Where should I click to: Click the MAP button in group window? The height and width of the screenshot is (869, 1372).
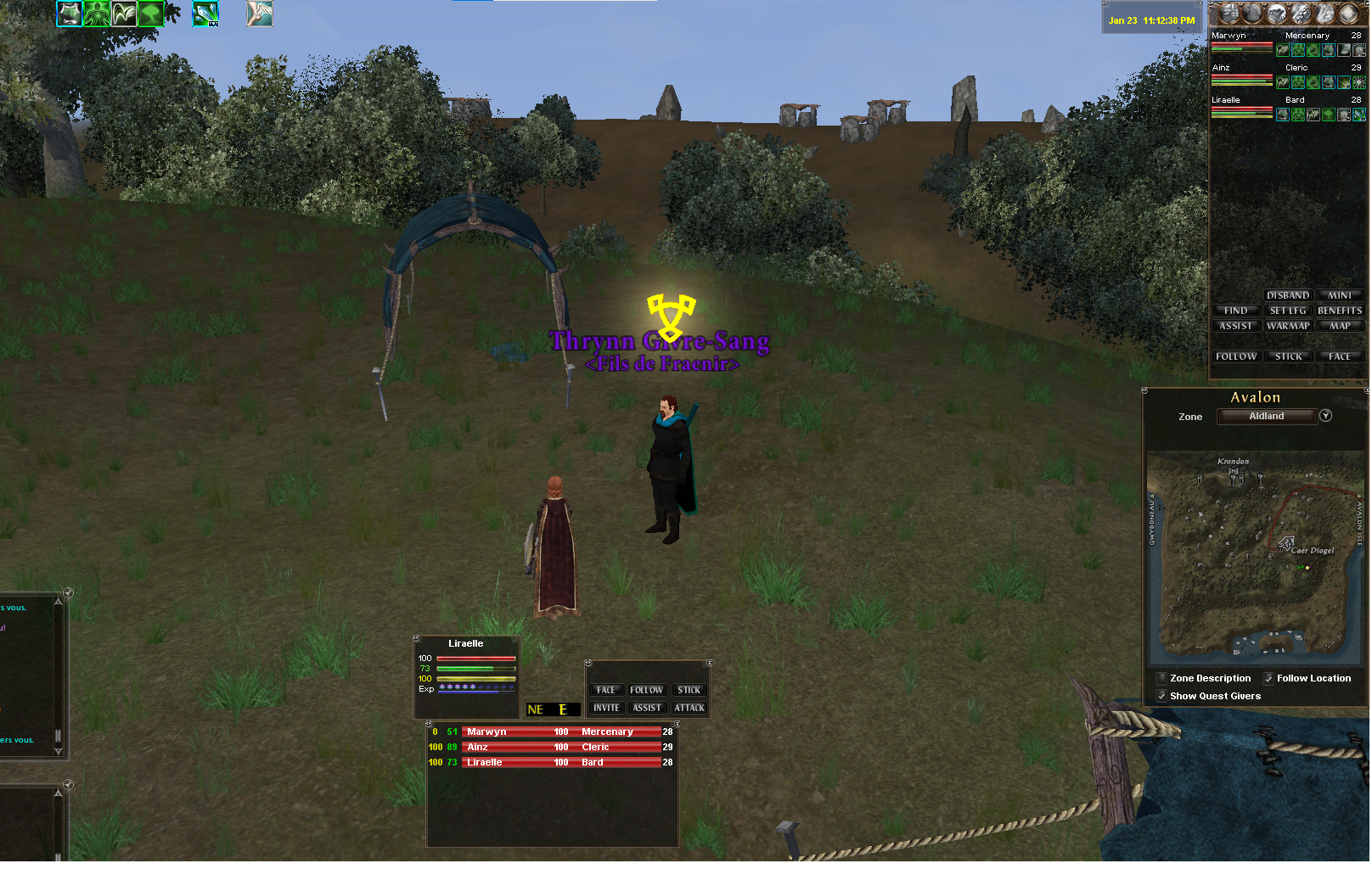pyautogui.click(x=1340, y=326)
